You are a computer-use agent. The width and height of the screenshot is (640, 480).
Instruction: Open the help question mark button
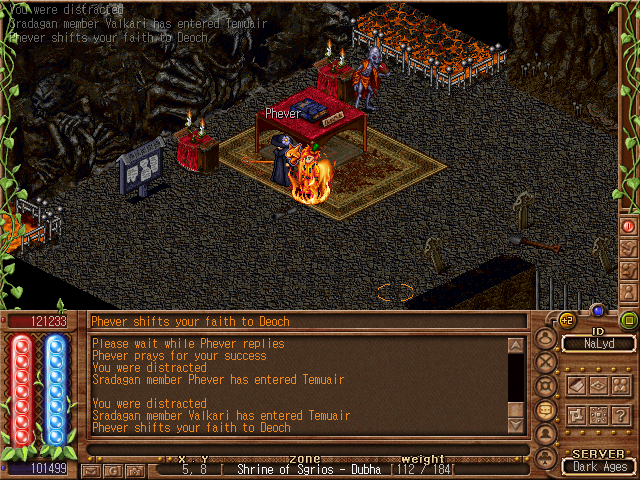tap(621, 415)
